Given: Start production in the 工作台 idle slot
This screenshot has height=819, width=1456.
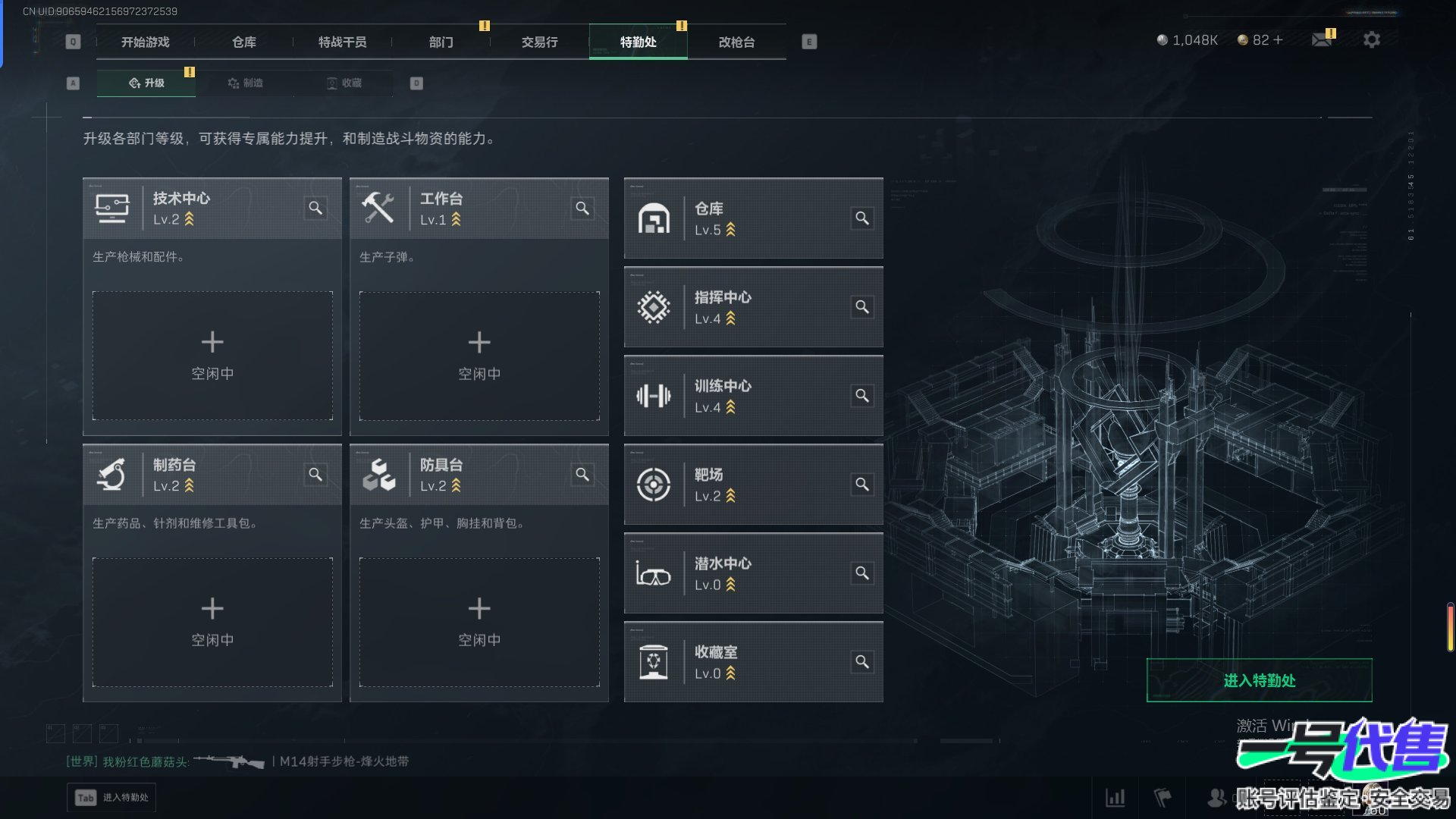Looking at the screenshot, I should coord(479,356).
